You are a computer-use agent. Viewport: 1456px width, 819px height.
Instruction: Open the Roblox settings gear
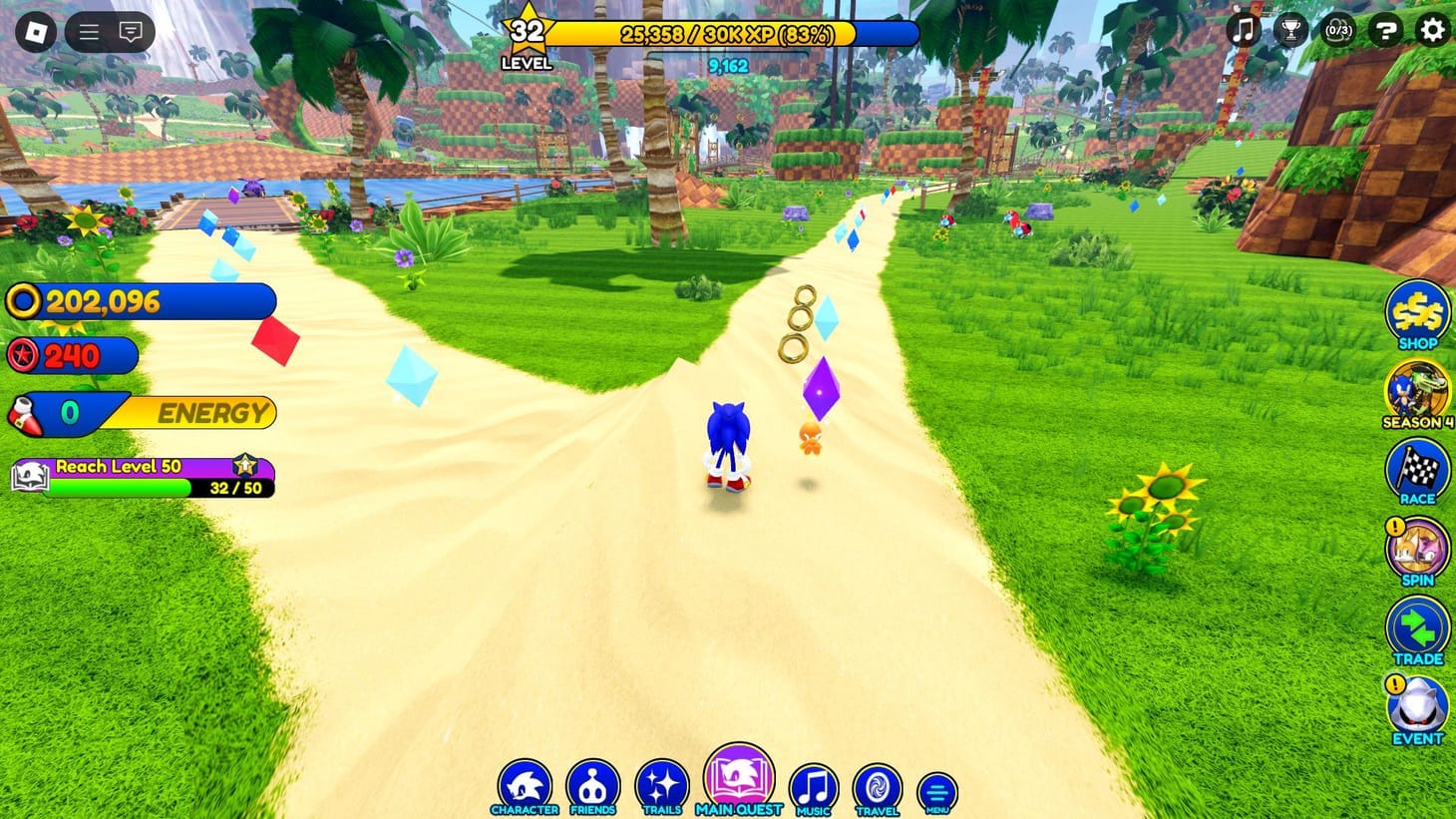coord(1432,31)
